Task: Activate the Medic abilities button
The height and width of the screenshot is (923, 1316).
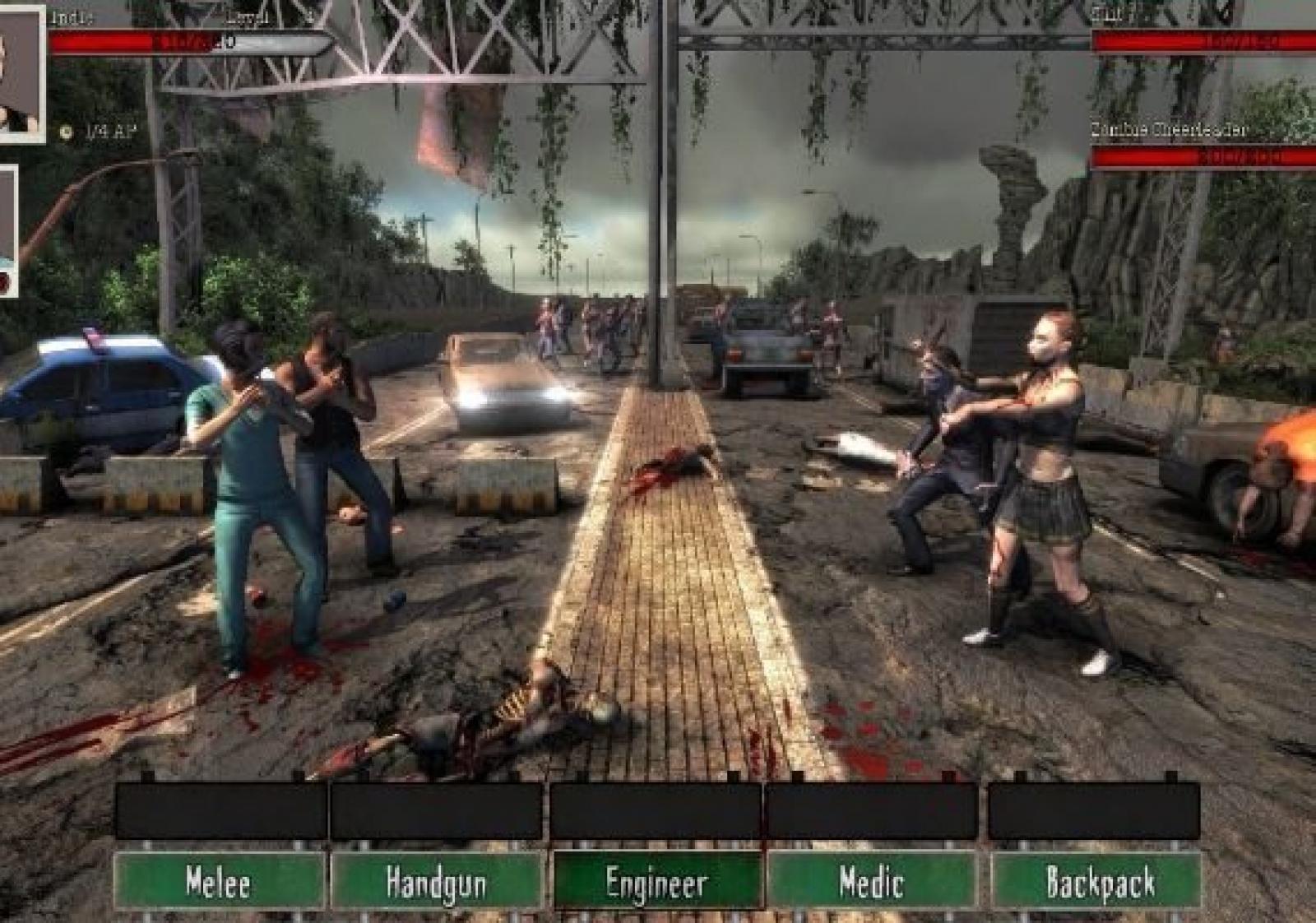Action: 872,882
